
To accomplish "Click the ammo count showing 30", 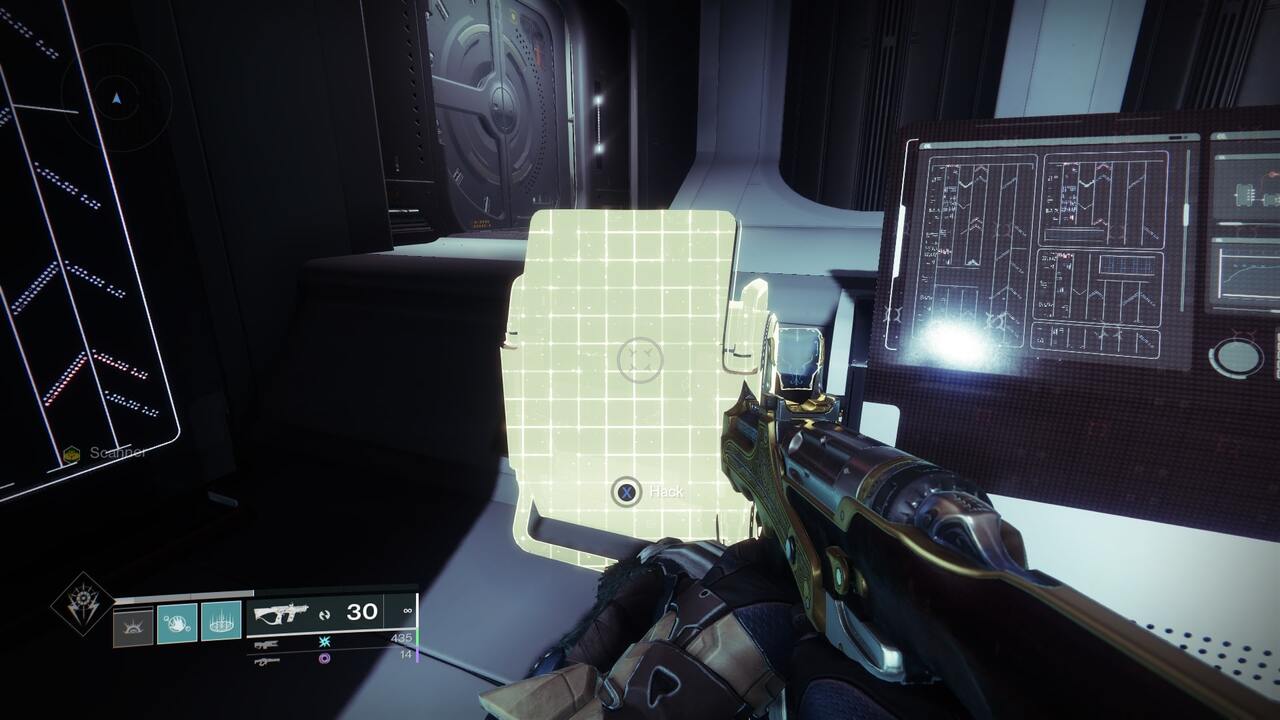I will coord(361,611).
